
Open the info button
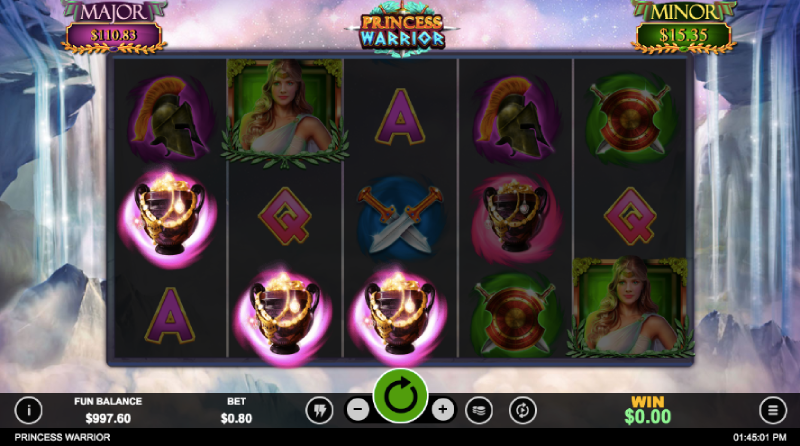click(28, 409)
